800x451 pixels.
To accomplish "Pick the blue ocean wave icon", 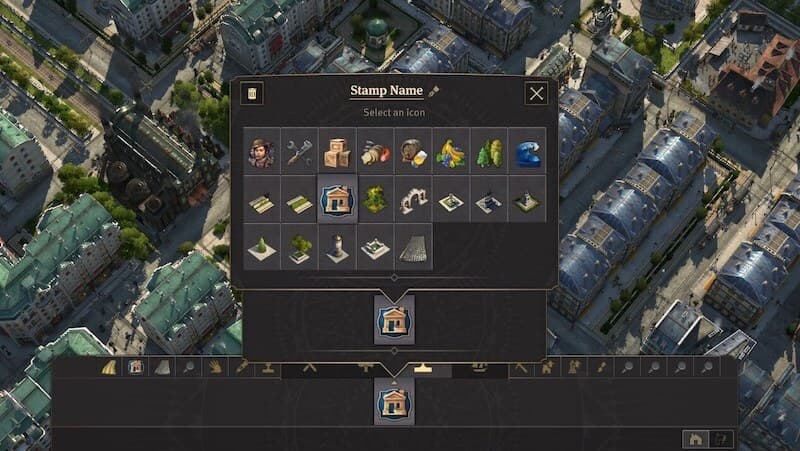I will [527, 152].
